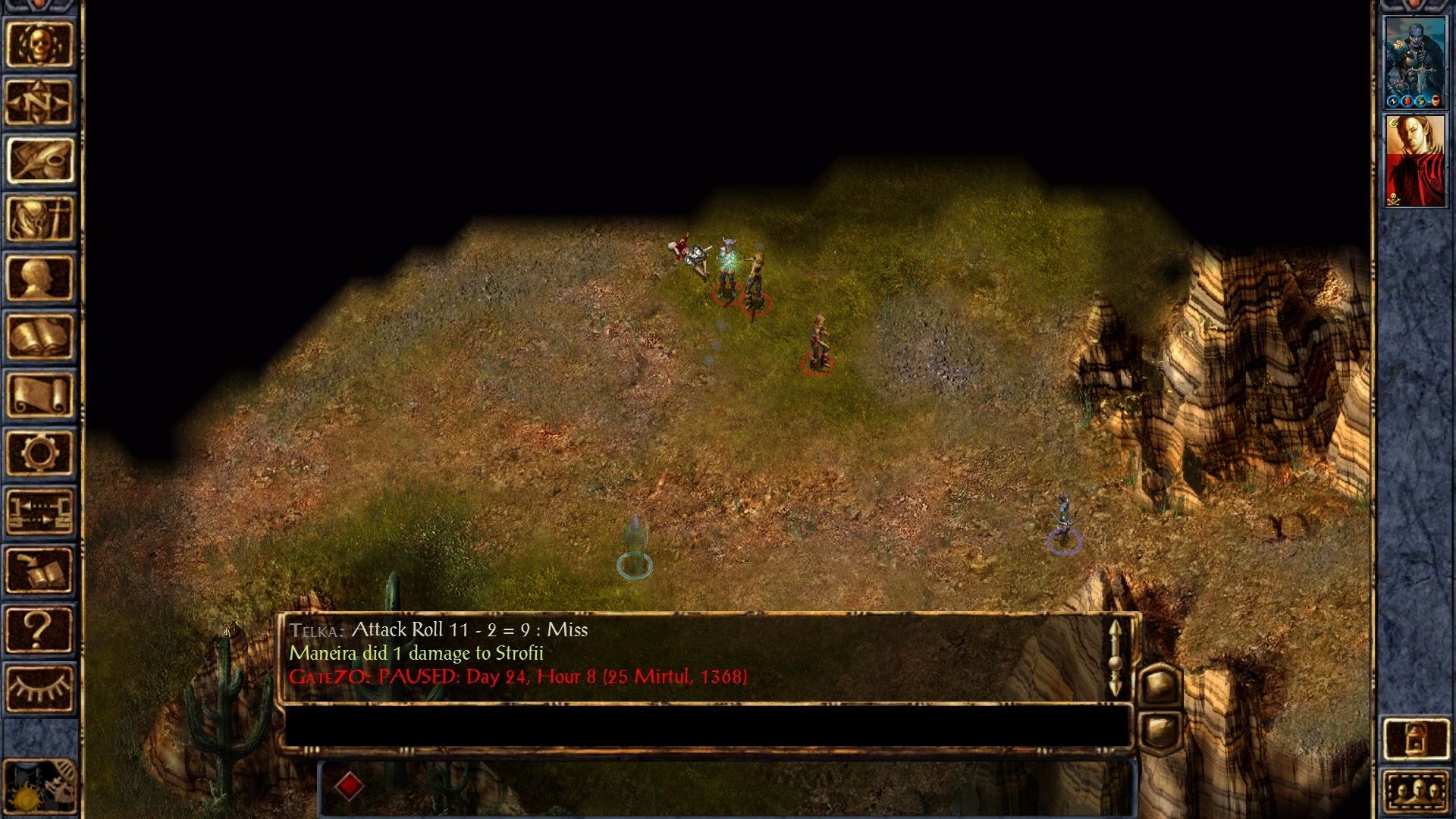
Task: Click the message log scrollbar
Action: click(x=1115, y=658)
